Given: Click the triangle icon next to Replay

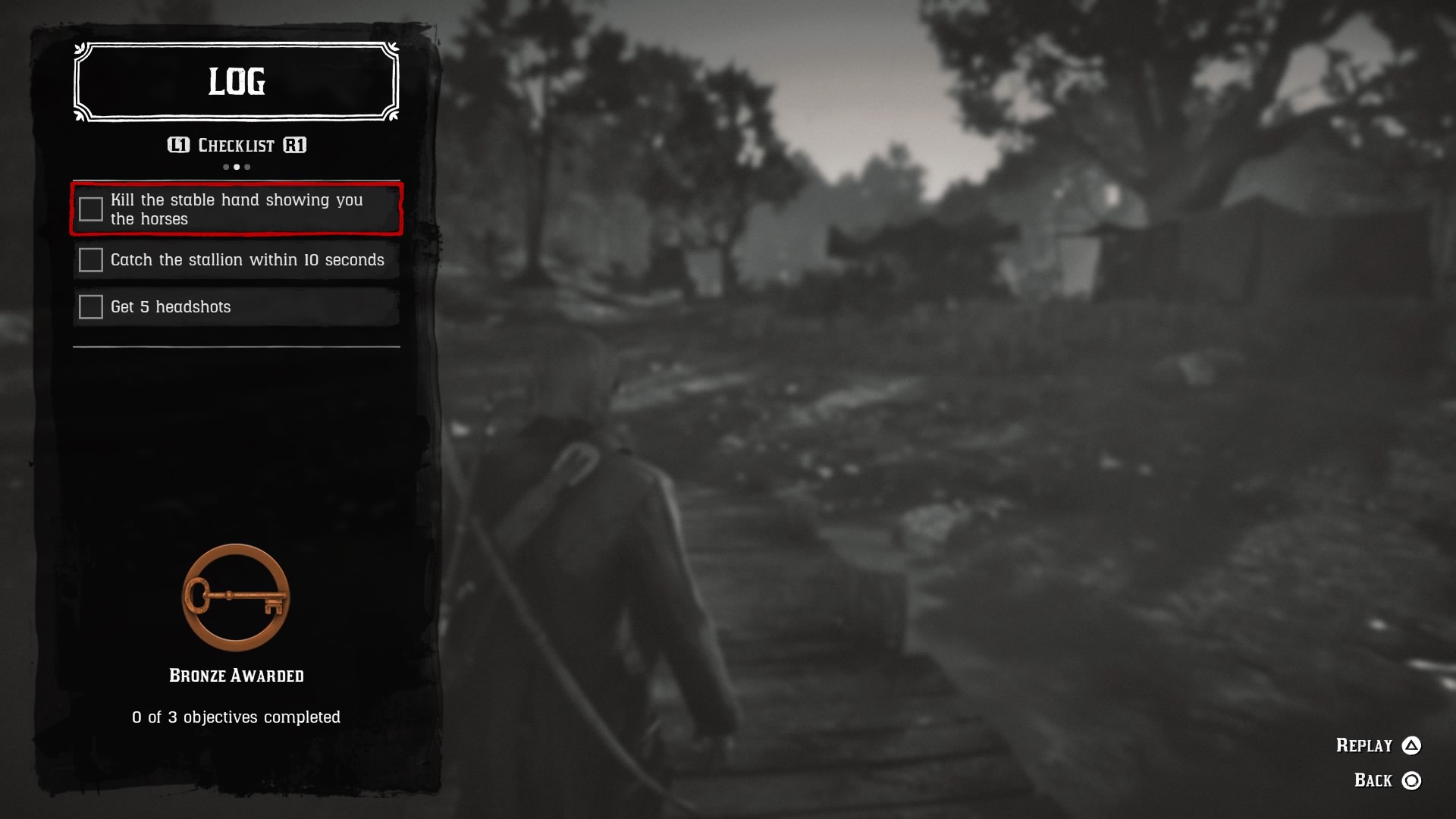Looking at the screenshot, I should pos(1413,745).
